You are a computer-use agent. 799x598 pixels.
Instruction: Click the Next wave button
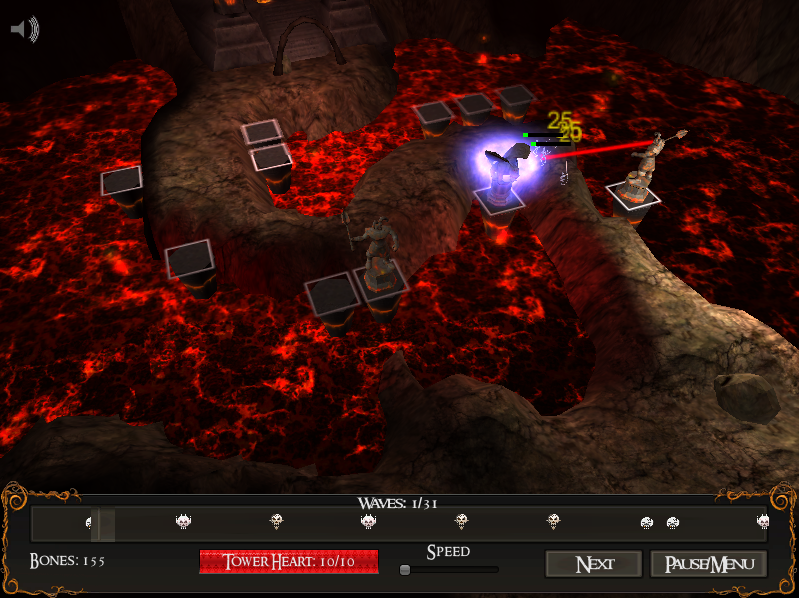pos(594,564)
